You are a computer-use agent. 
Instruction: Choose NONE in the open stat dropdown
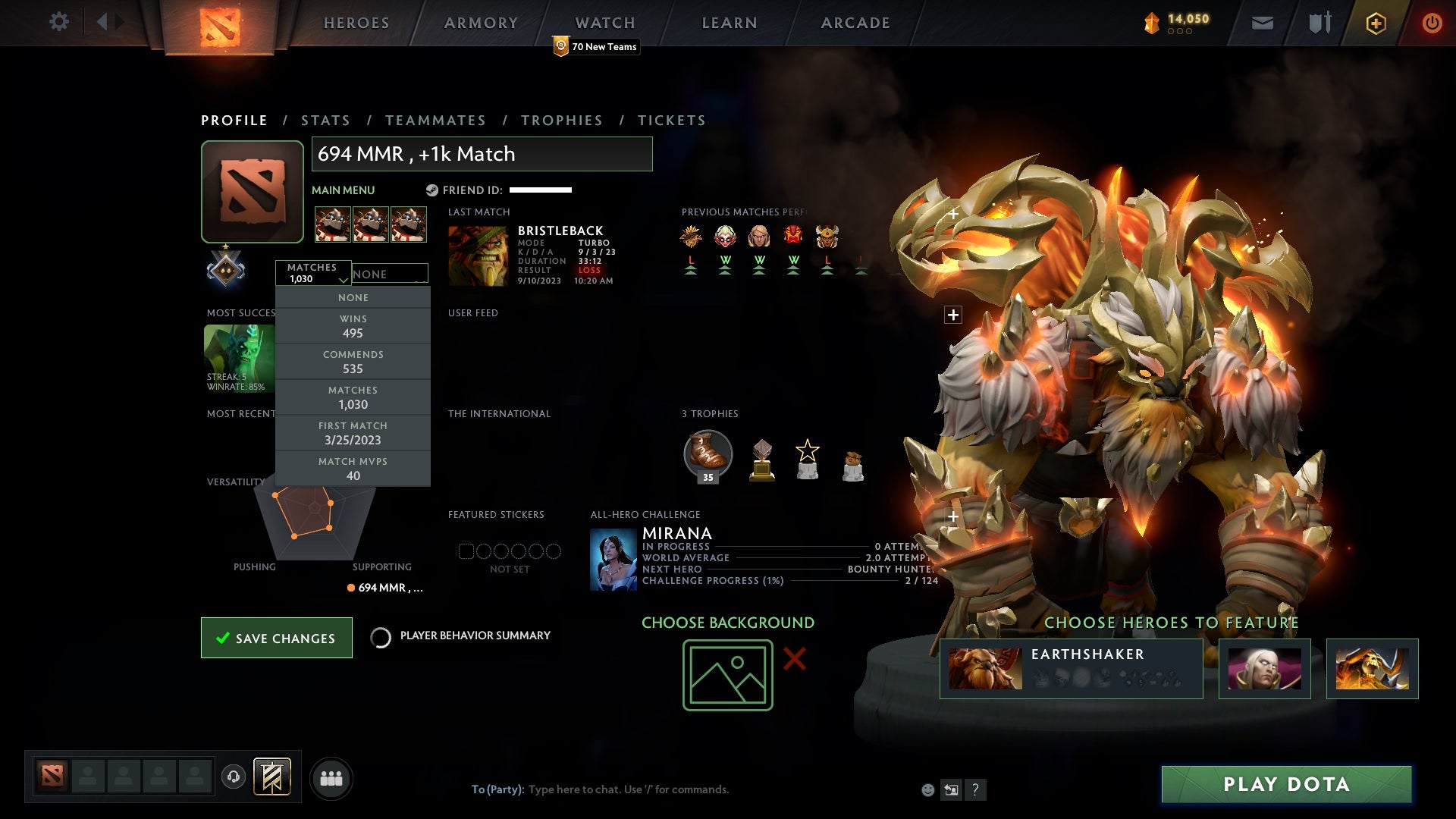pyautogui.click(x=353, y=297)
